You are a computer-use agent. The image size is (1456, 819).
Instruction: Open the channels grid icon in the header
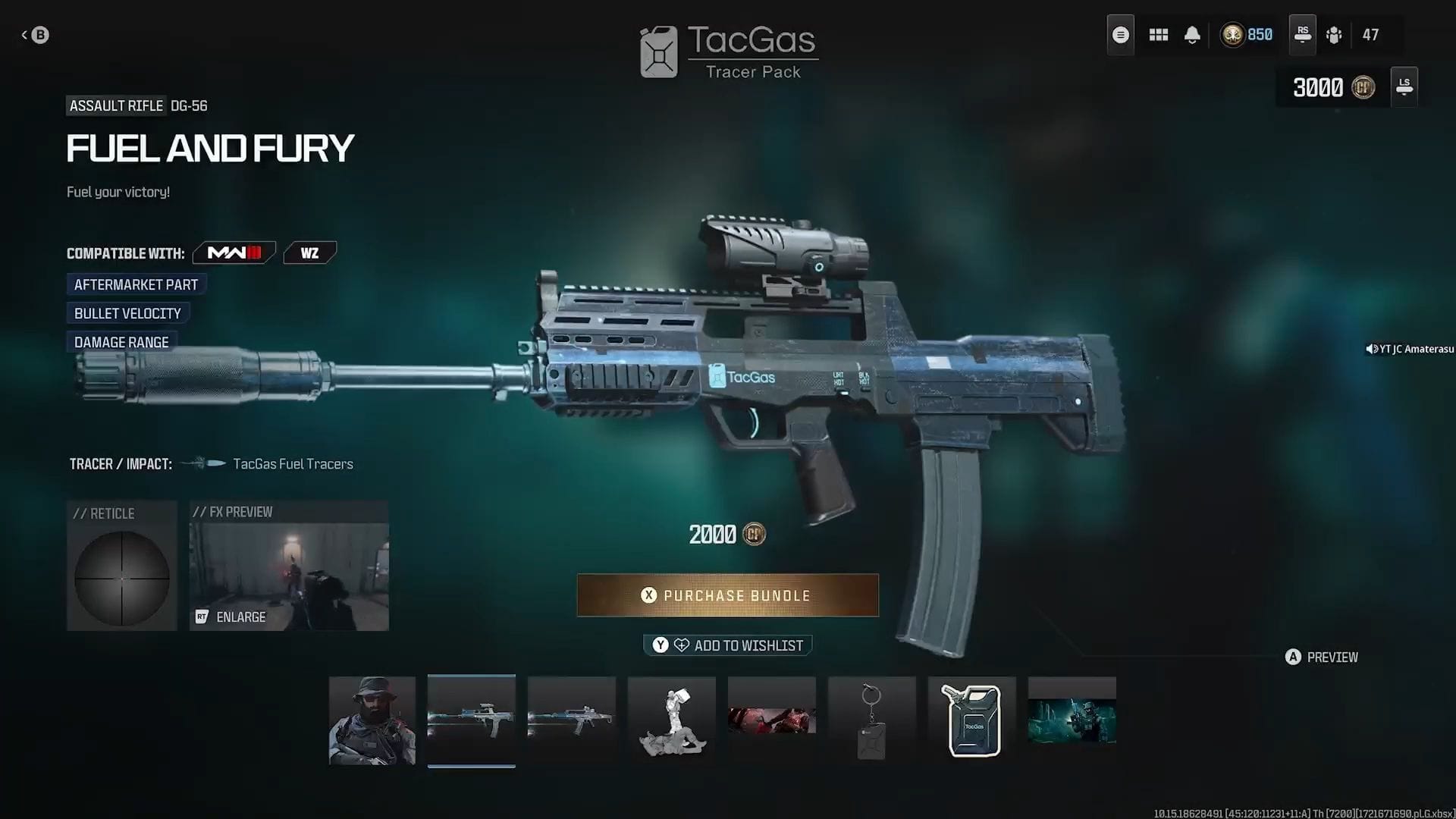[1158, 34]
